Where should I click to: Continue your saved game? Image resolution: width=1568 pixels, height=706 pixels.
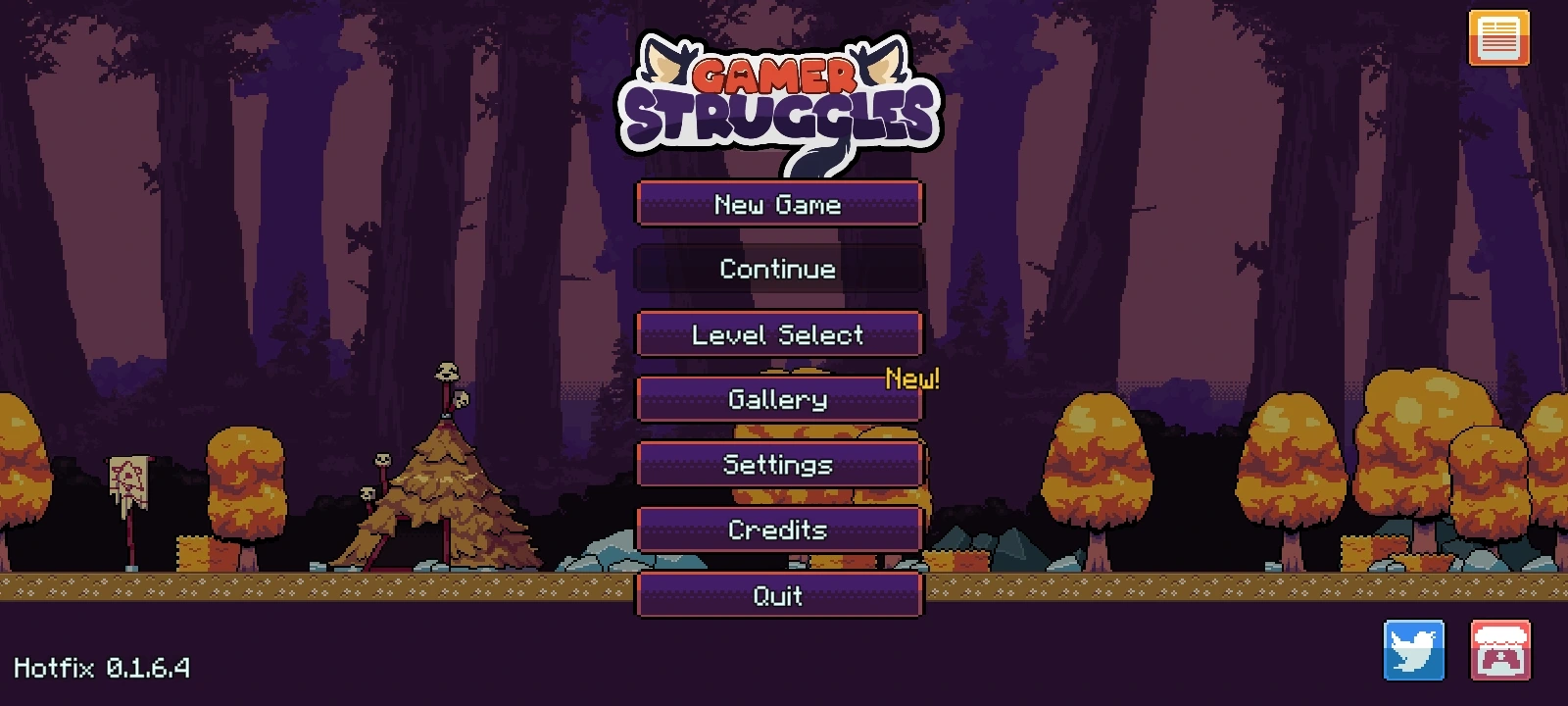(x=779, y=269)
